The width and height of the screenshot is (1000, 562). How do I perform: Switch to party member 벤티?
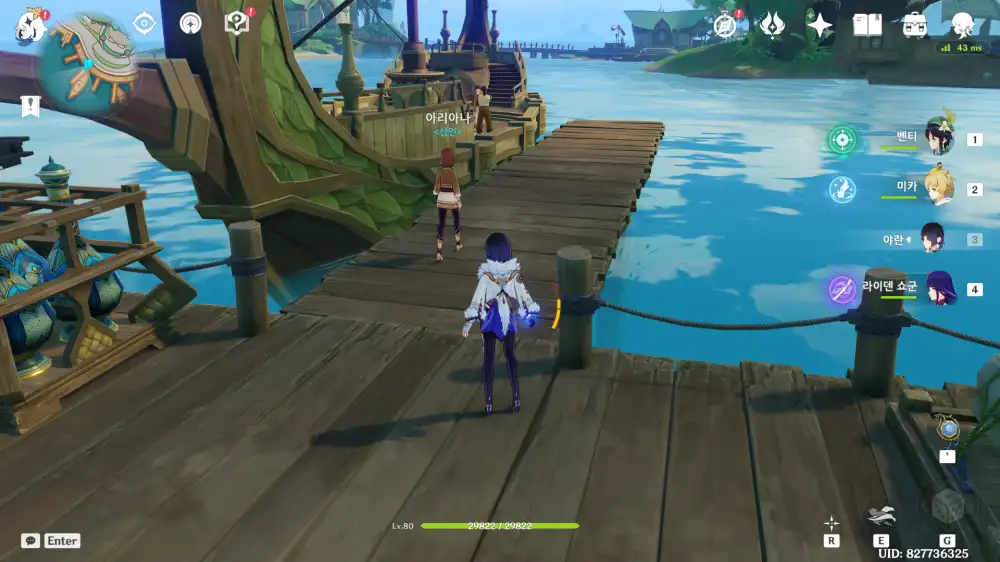click(938, 139)
